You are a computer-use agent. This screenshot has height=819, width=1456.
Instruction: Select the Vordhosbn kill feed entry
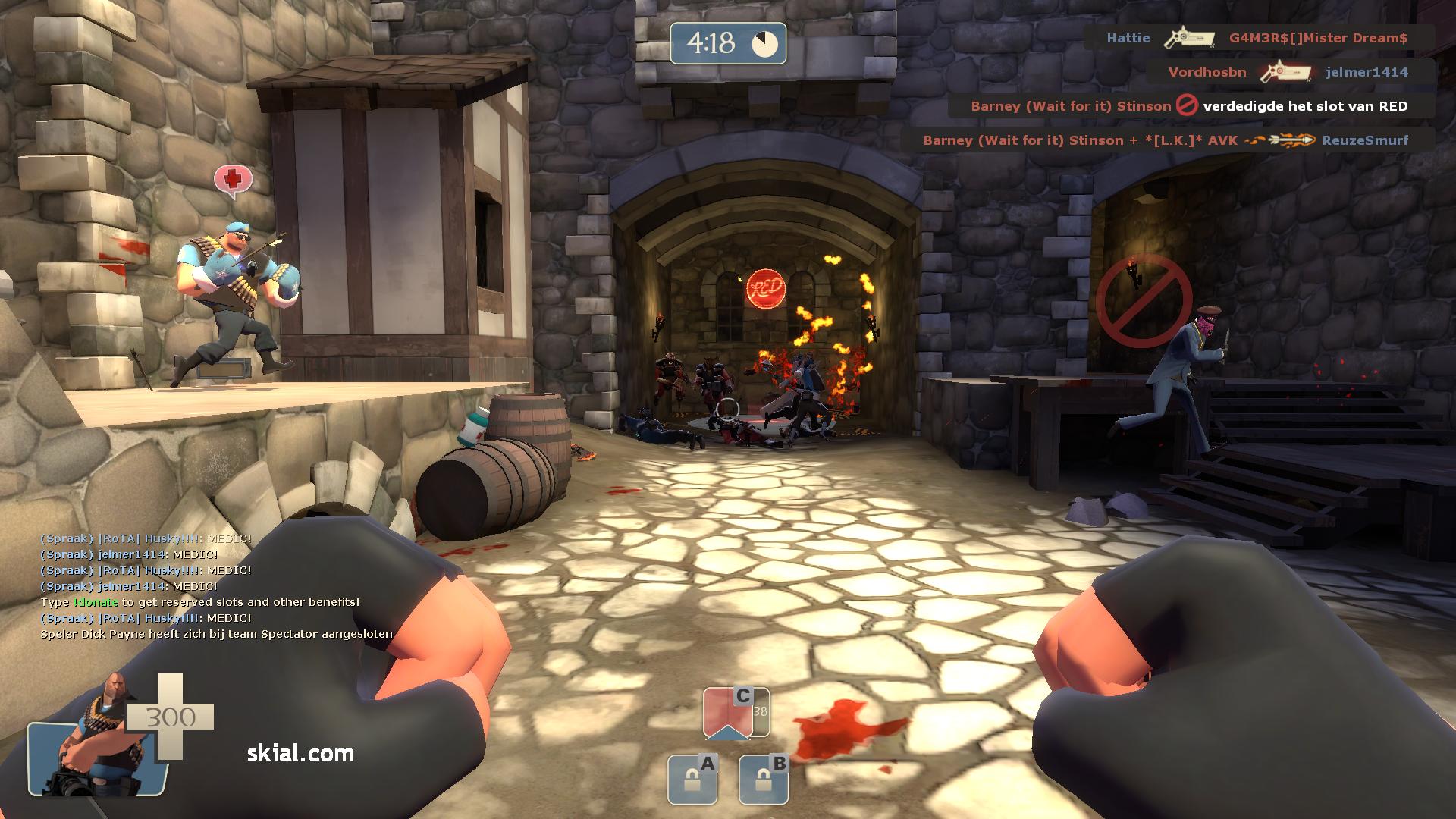click(x=1288, y=72)
